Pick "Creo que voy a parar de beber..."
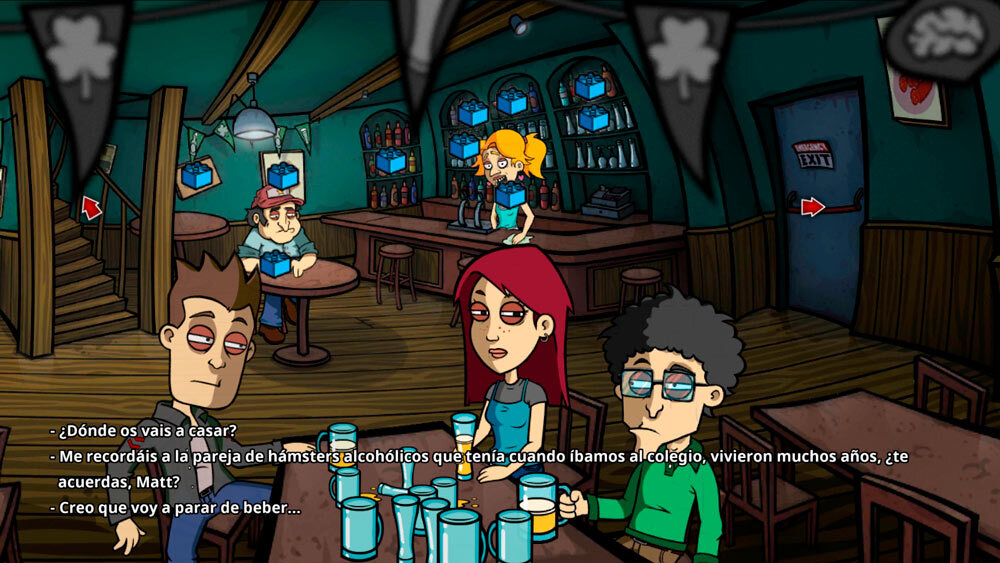1000x563 pixels. (179, 507)
